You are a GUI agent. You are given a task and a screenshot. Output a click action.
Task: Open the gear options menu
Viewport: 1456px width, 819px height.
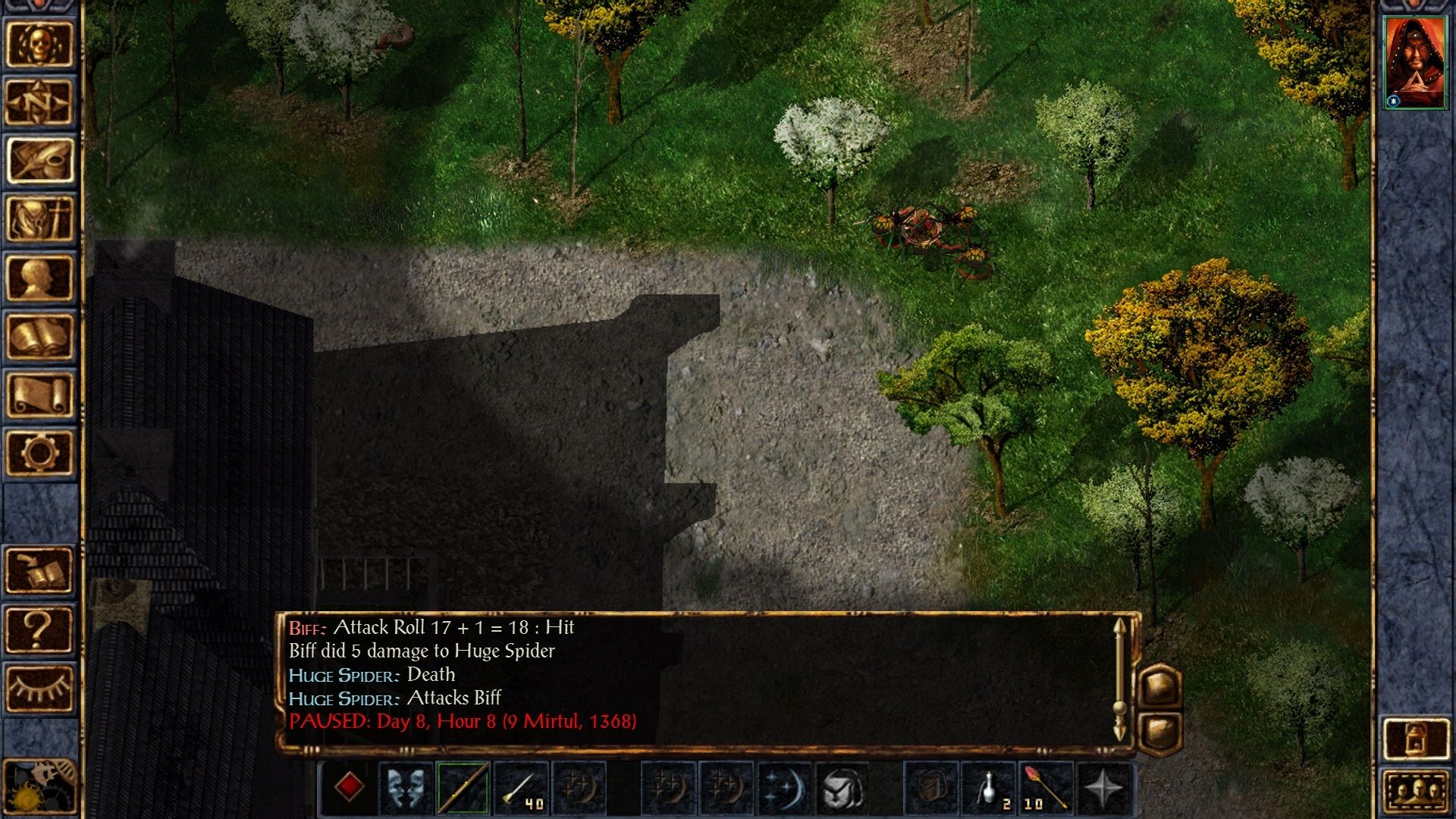tap(39, 453)
